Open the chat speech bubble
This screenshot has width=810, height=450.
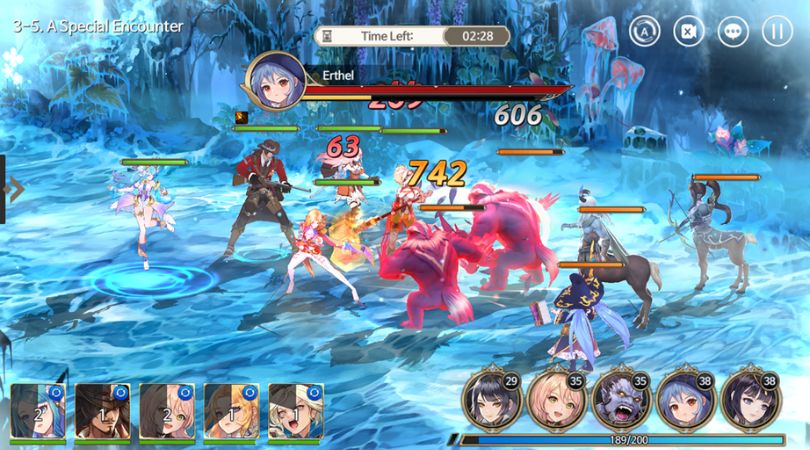click(x=733, y=30)
